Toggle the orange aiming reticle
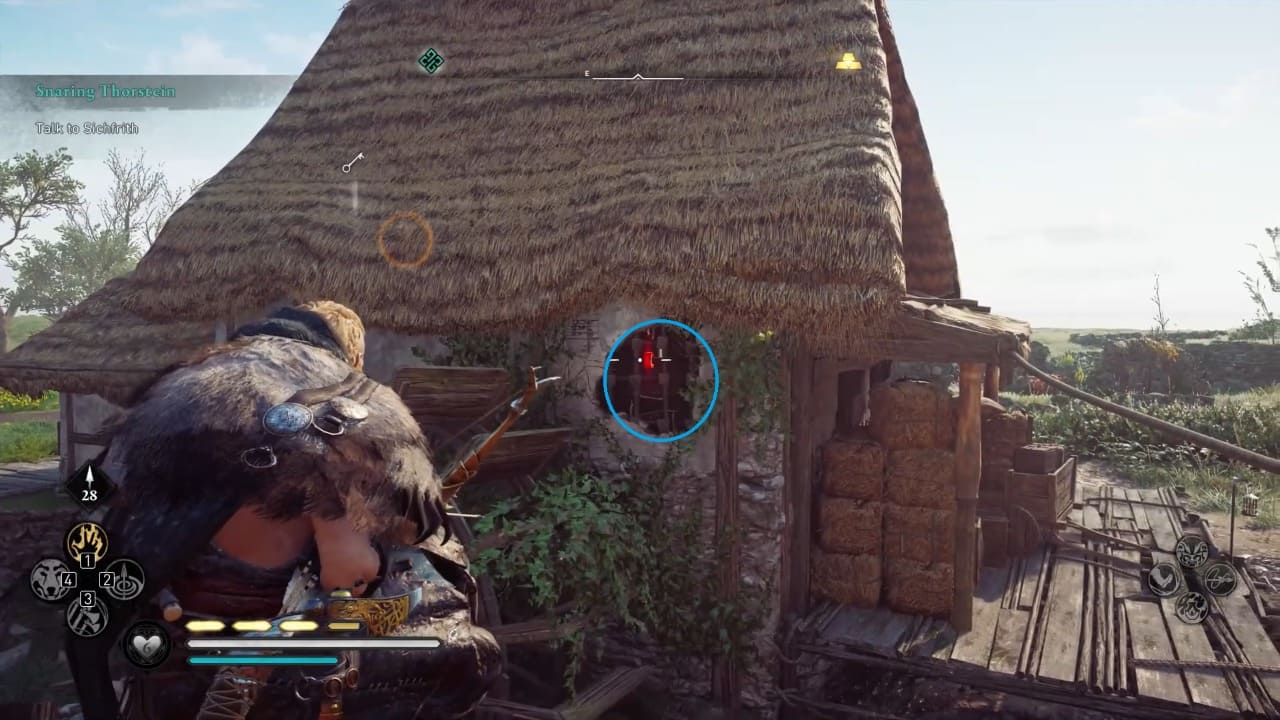Screen dimensions: 1280x720 pos(404,237)
